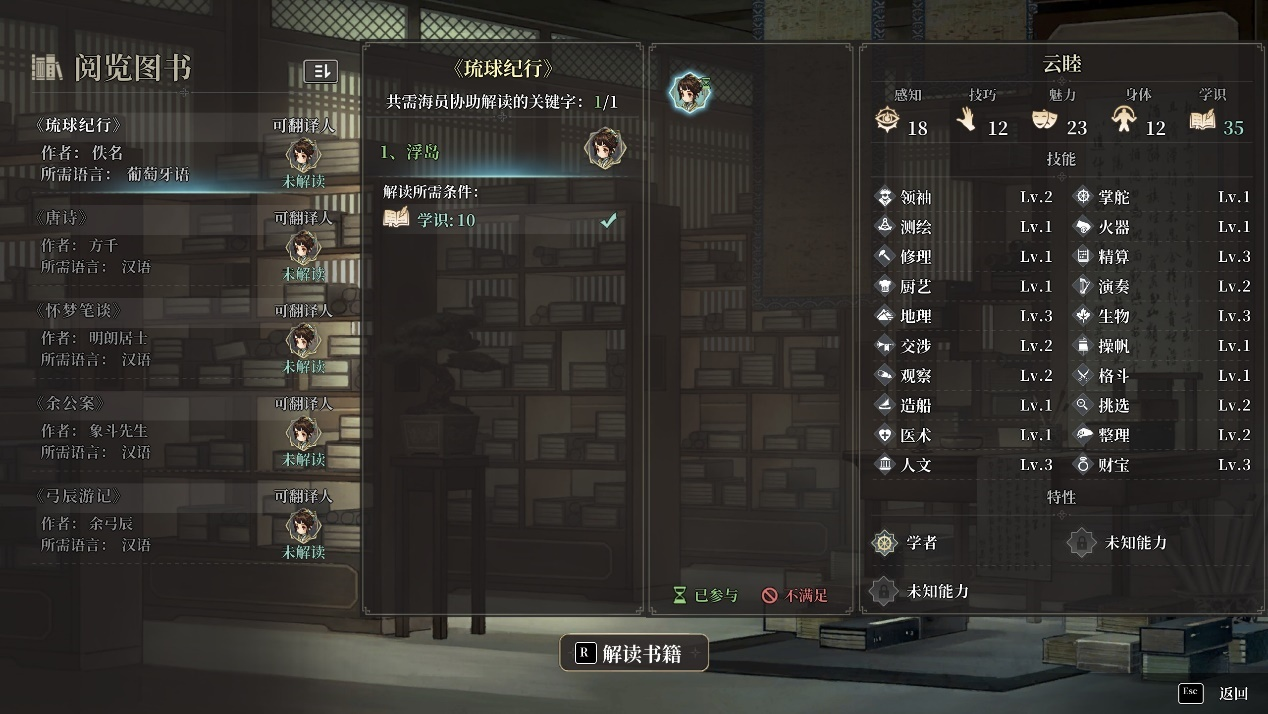This screenshot has width=1268, height=714.
Task: Select the 人文 skill entry
Action: tap(915, 465)
